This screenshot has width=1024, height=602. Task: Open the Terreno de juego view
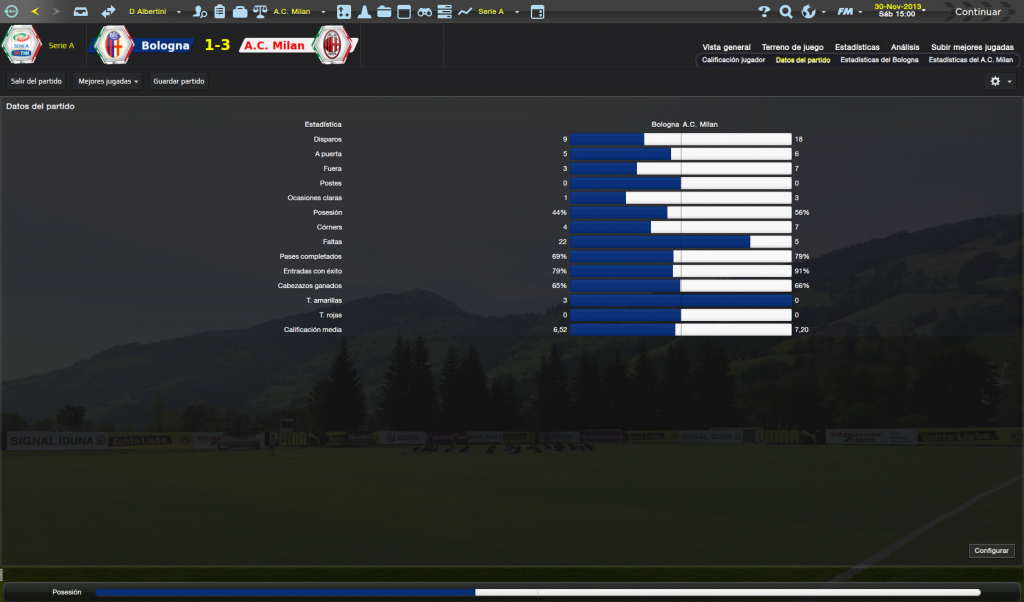pyautogui.click(x=792, y=47)
